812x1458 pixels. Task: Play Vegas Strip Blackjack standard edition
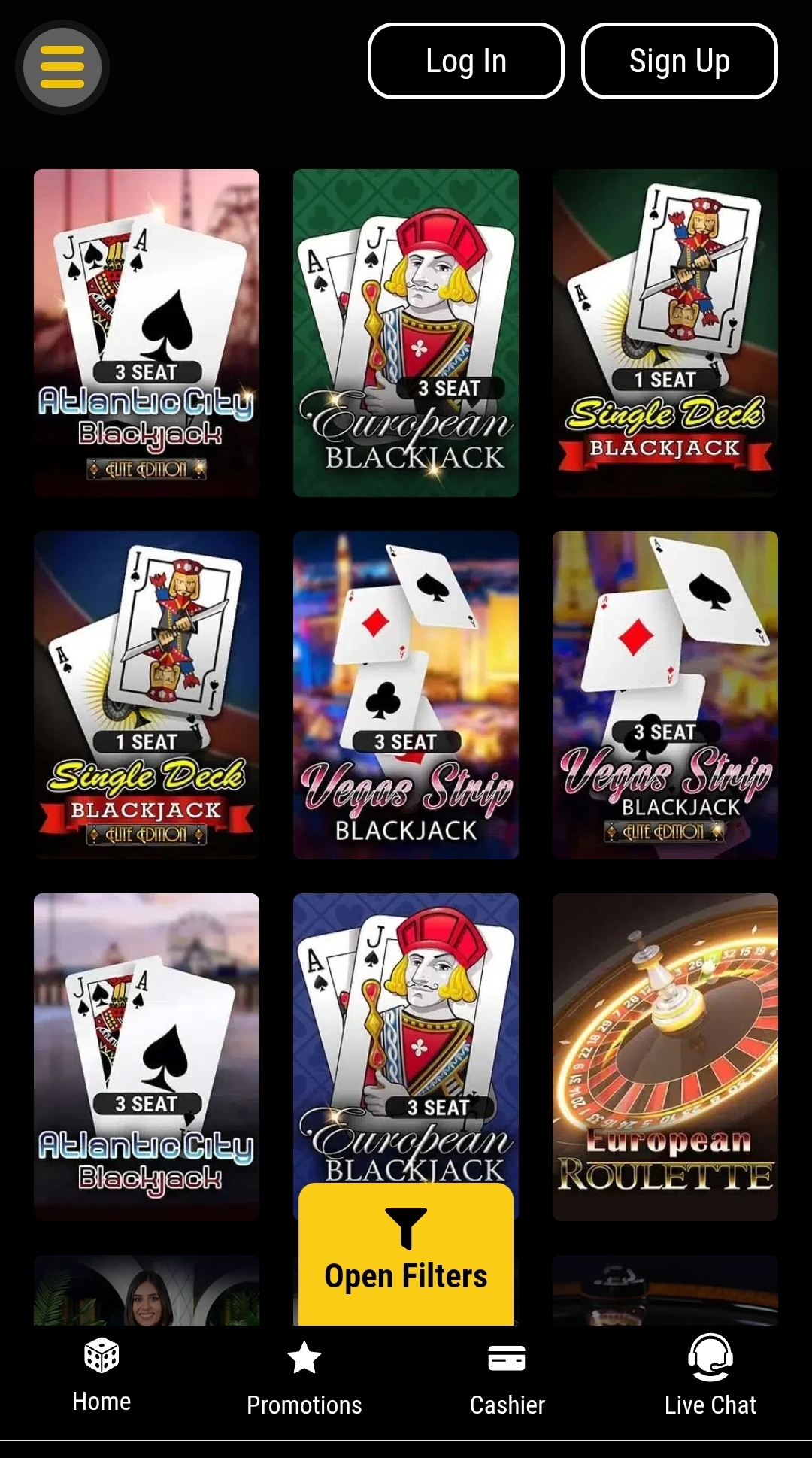click(x=405, y=694)
